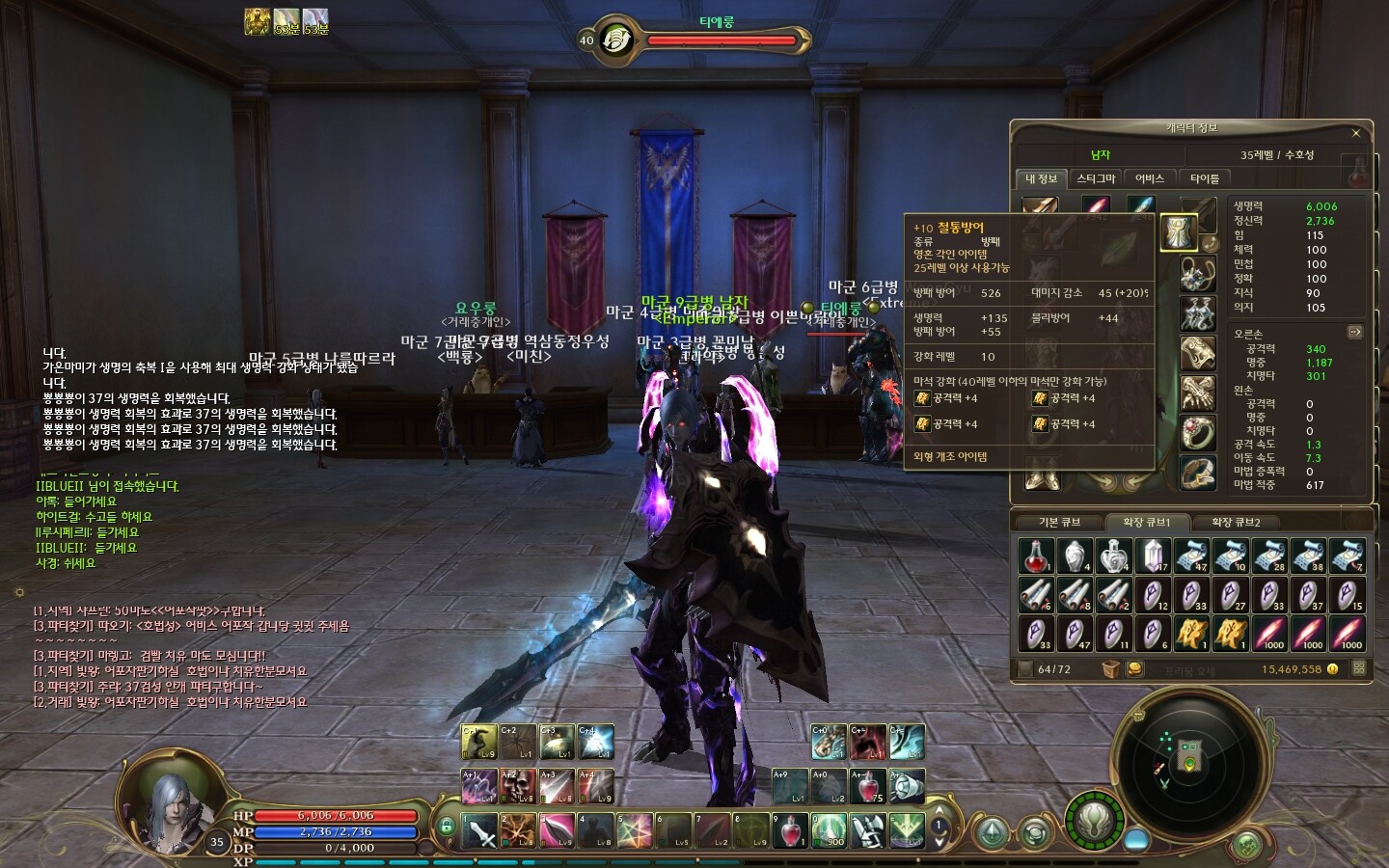
Task: Select the equipped ruby ring slot
Action: [1197, 434]
